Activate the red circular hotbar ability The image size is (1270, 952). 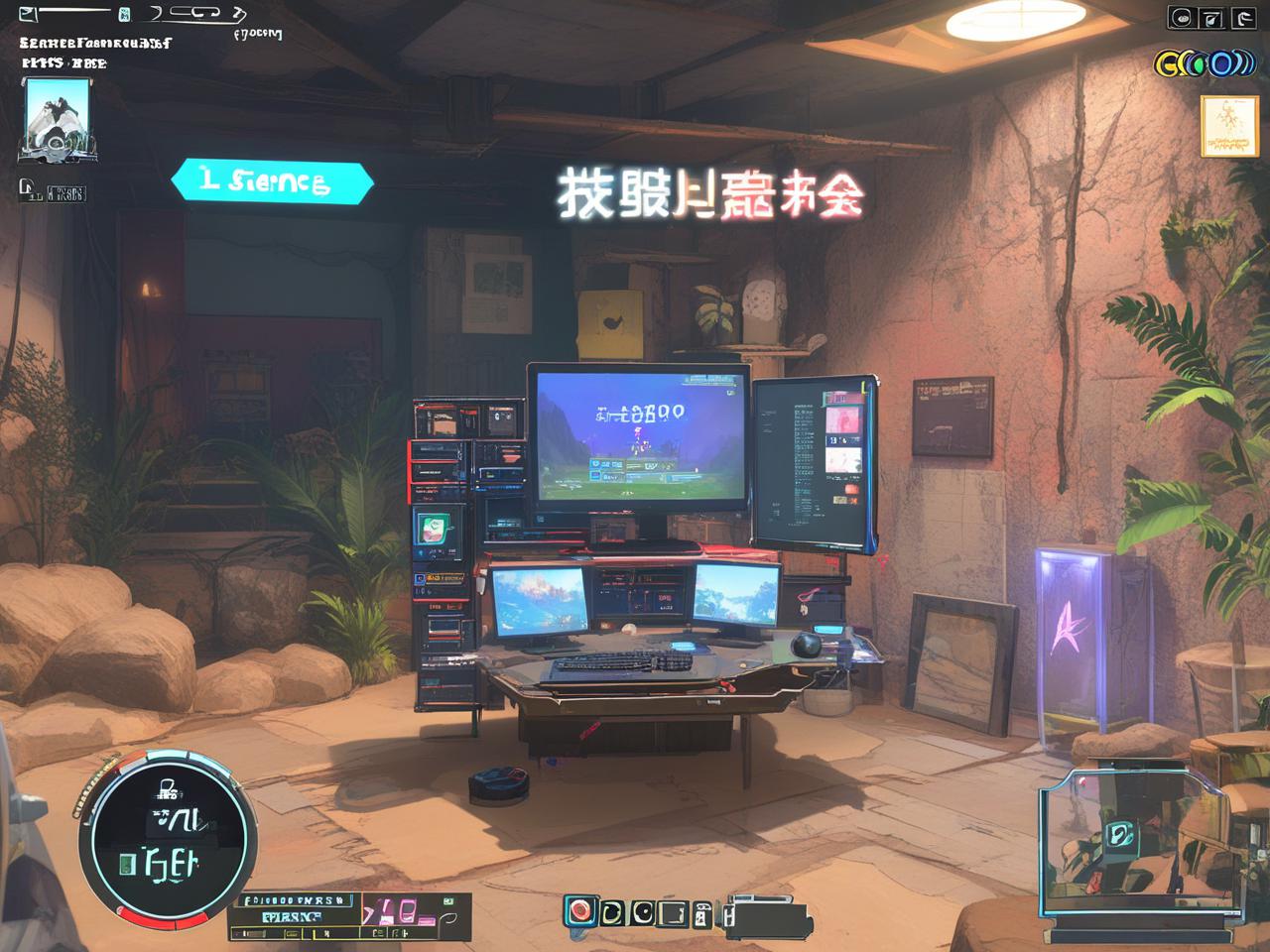point(580,910)
